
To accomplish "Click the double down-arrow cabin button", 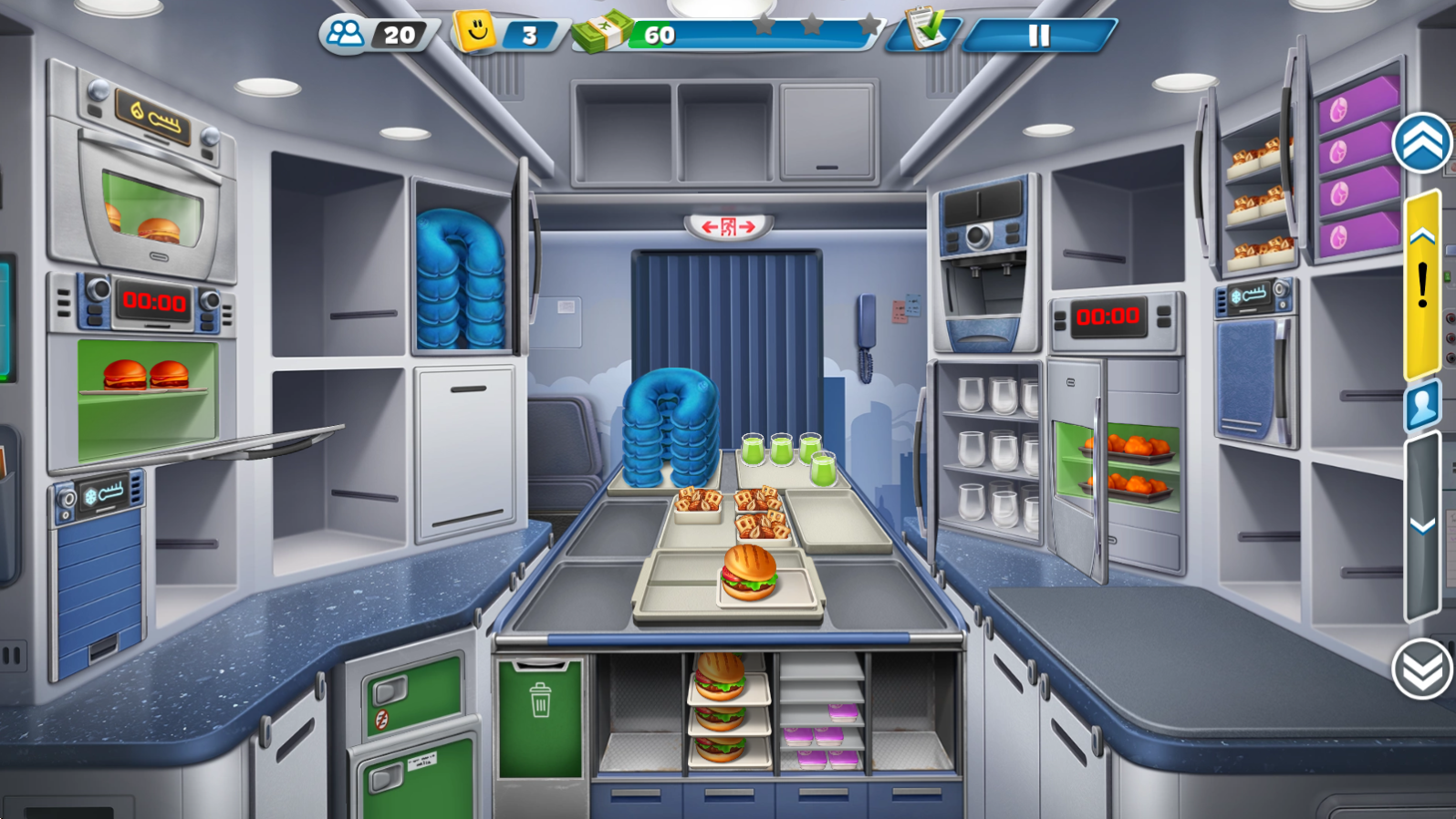I will pos(1421,669).
